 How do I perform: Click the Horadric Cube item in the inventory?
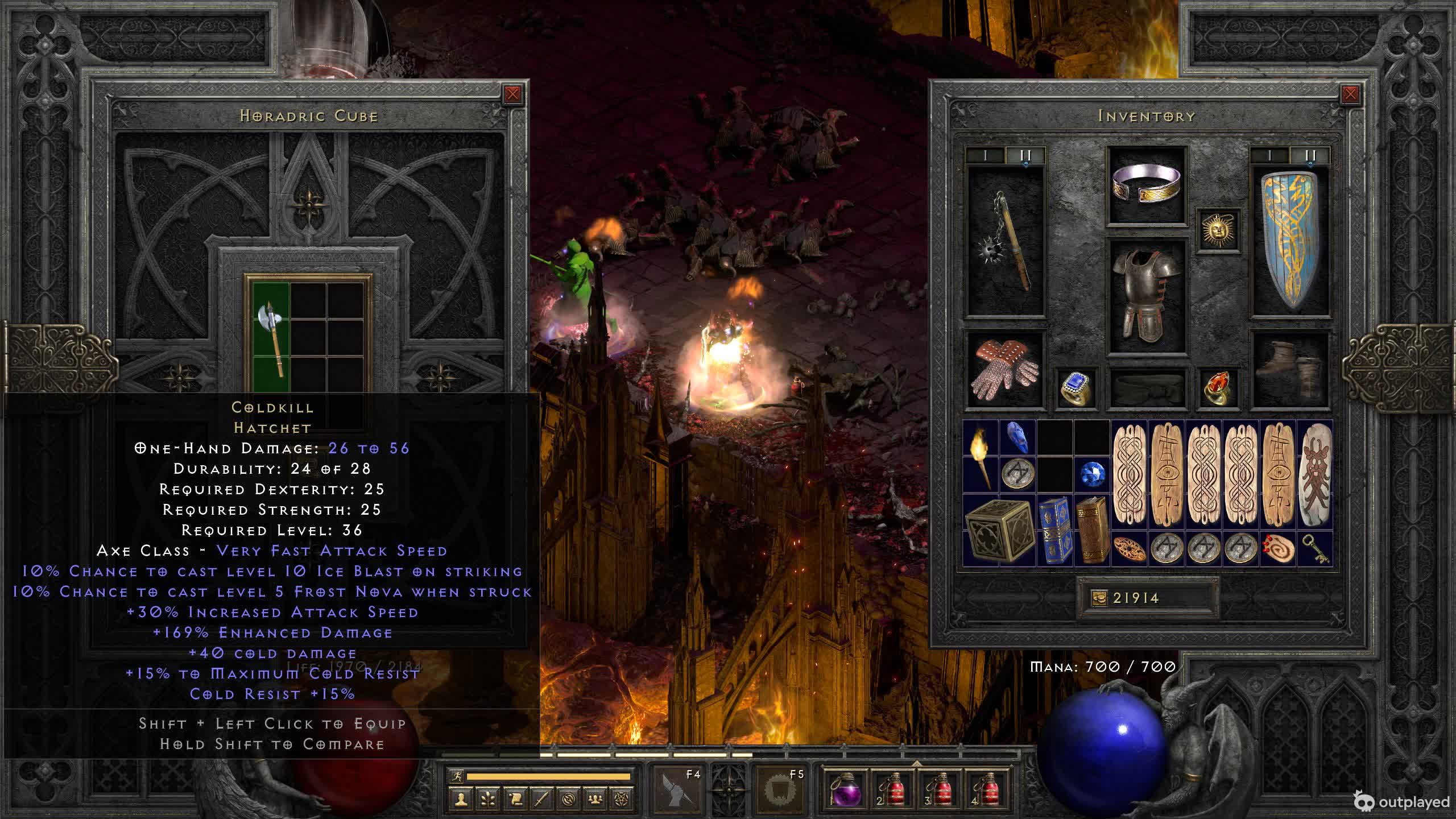[999, 530]
